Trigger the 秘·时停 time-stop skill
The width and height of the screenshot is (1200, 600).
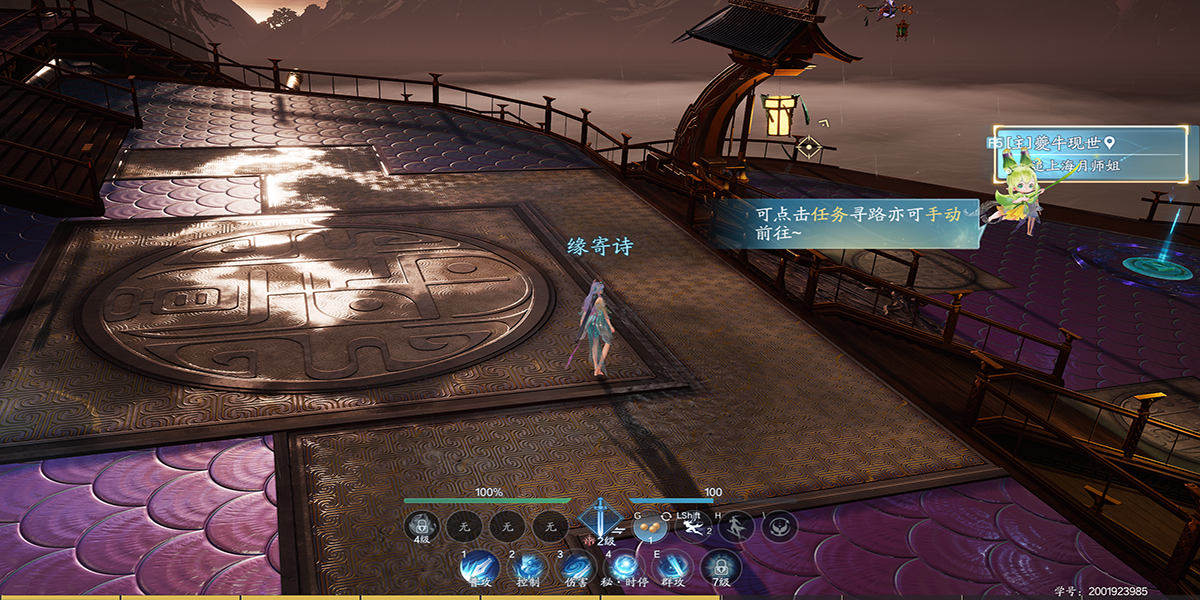(x=623, y=567)
